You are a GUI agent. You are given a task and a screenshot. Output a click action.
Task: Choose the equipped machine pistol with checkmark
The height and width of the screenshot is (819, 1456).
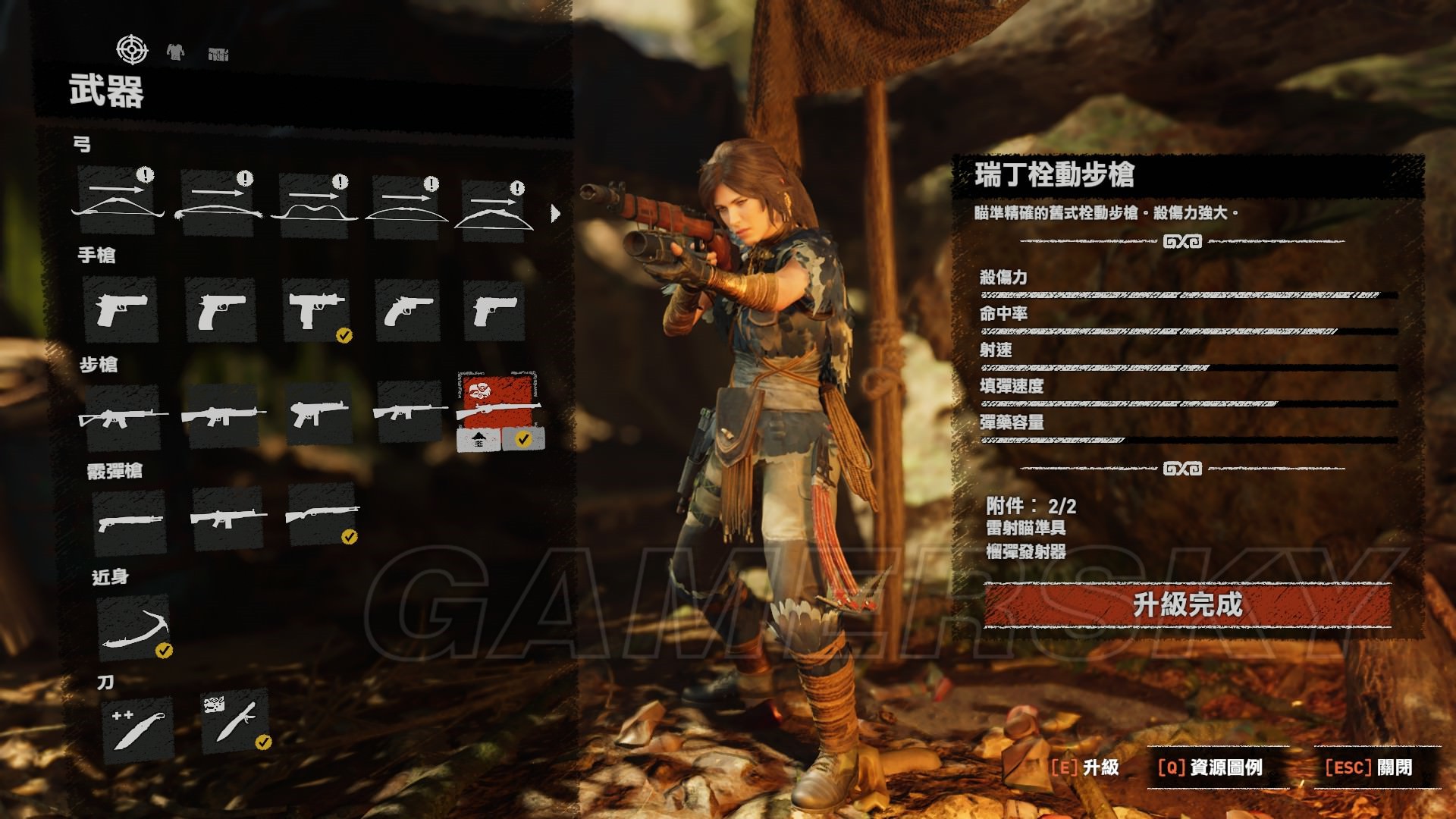pos(317,311)
